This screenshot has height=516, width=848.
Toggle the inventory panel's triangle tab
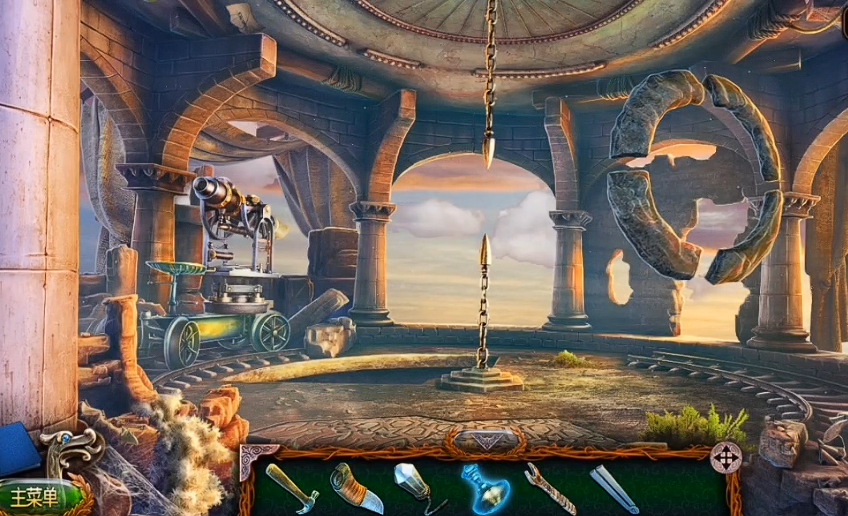(487, 441)
